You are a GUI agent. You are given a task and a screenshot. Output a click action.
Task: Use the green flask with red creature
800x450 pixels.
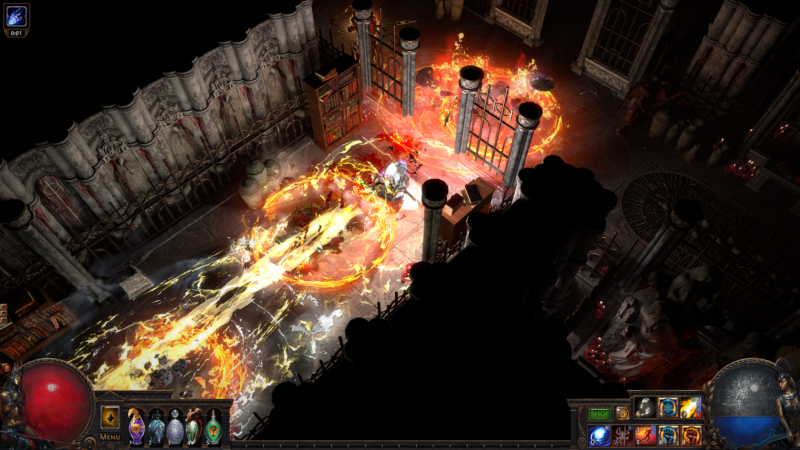pyautogui.click(x=194, y=427)
